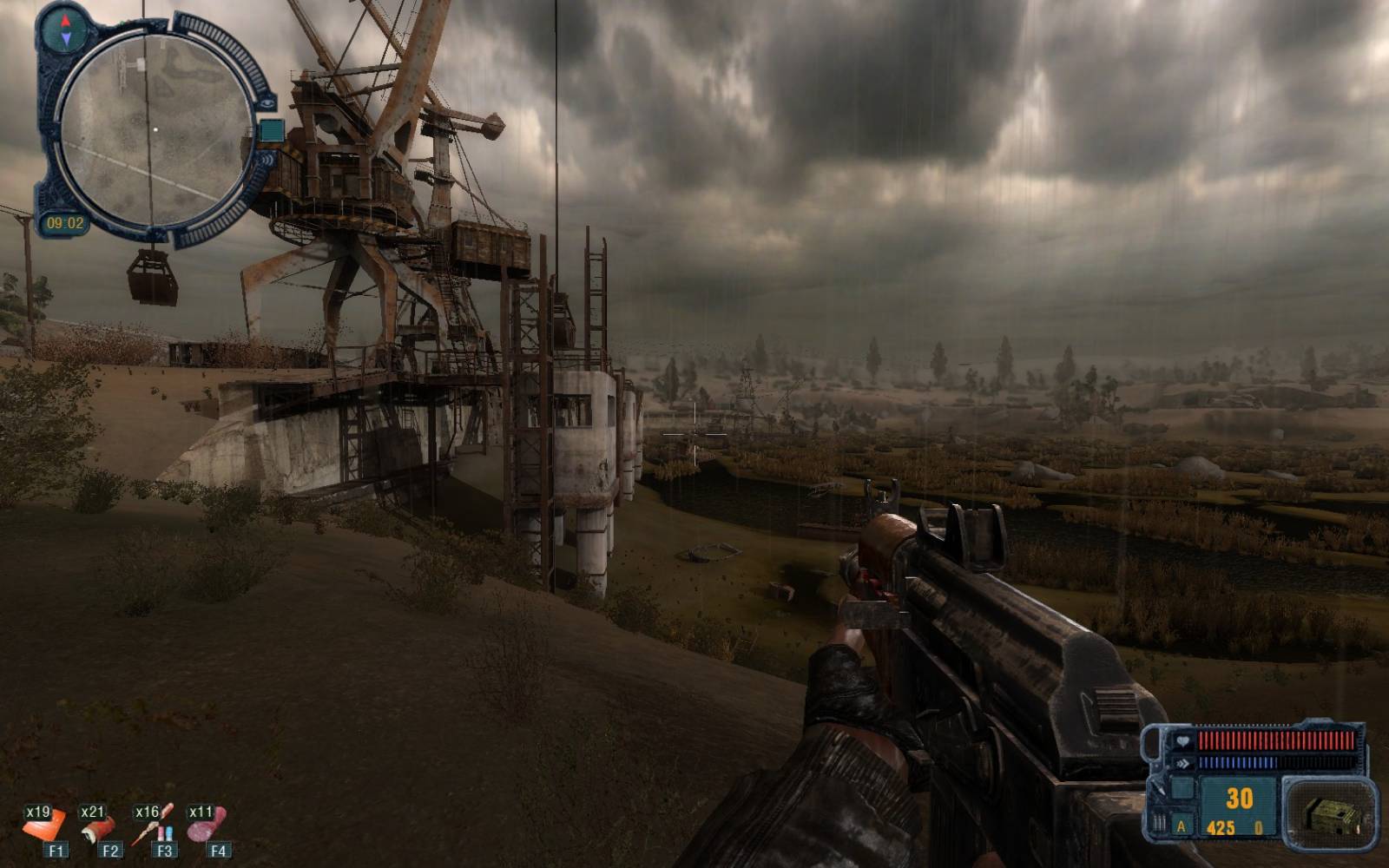Viewport: 1389px width, 868px height.
Task: Click the teal square beside the minimap
Action: (x=272, y=131)
